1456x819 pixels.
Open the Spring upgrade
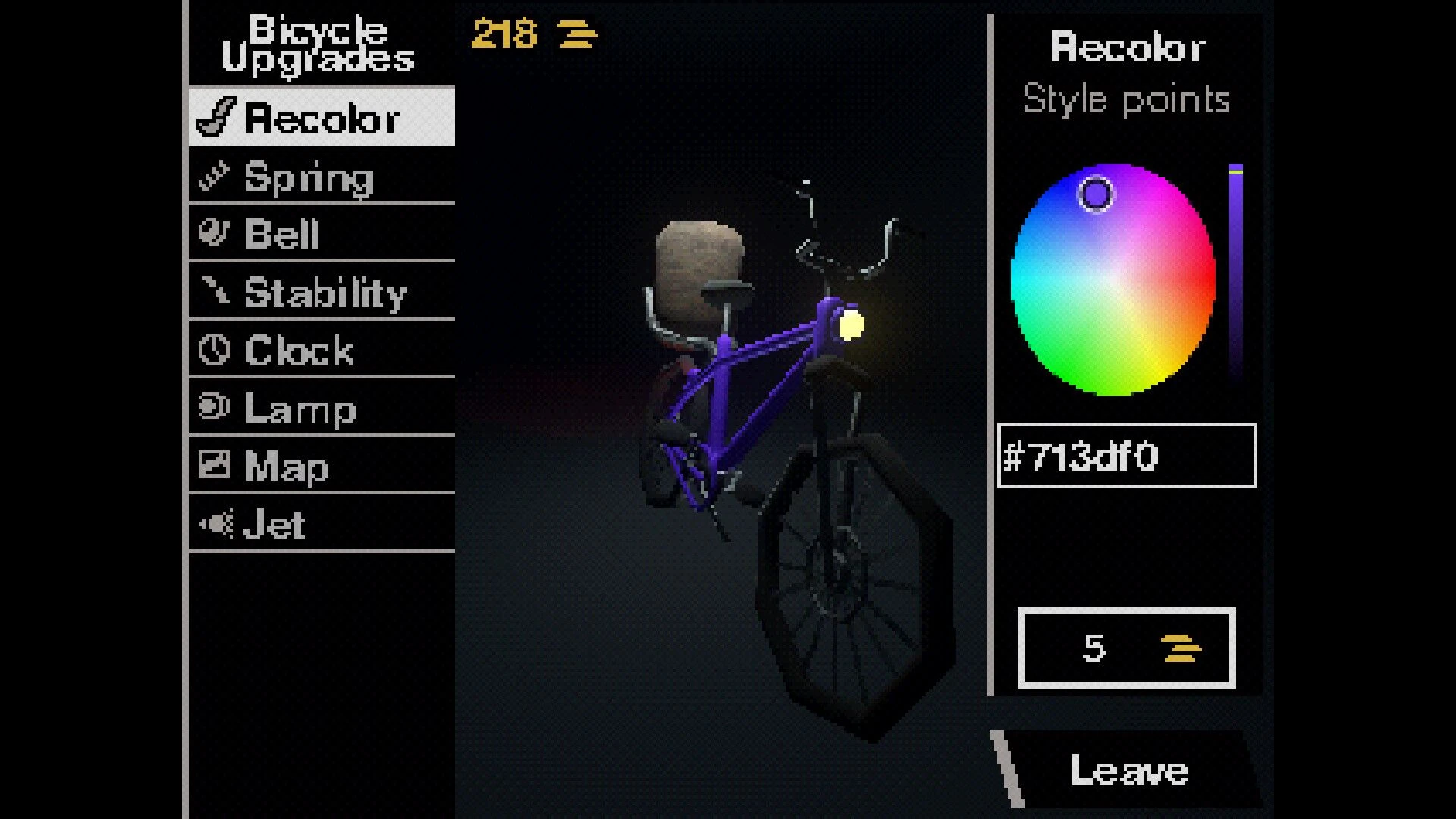(x=322, y=177)
